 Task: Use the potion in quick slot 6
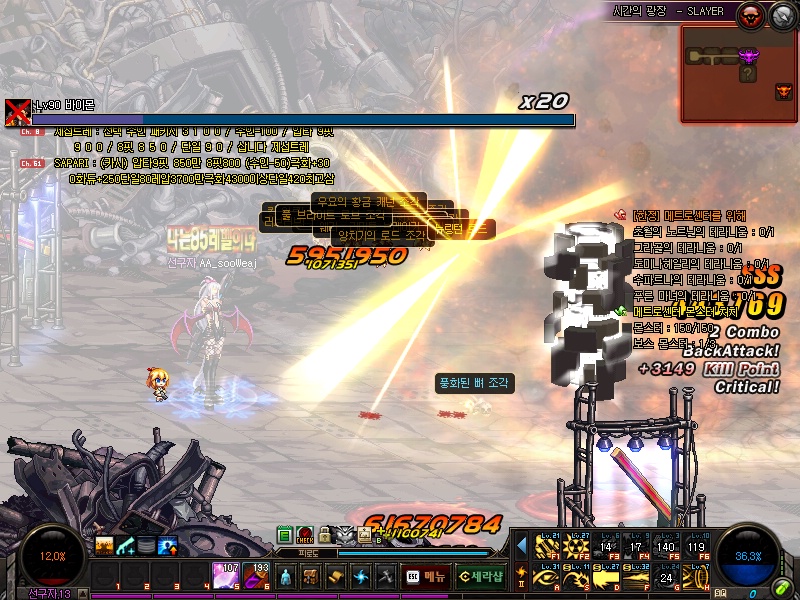tap(257, 576)
